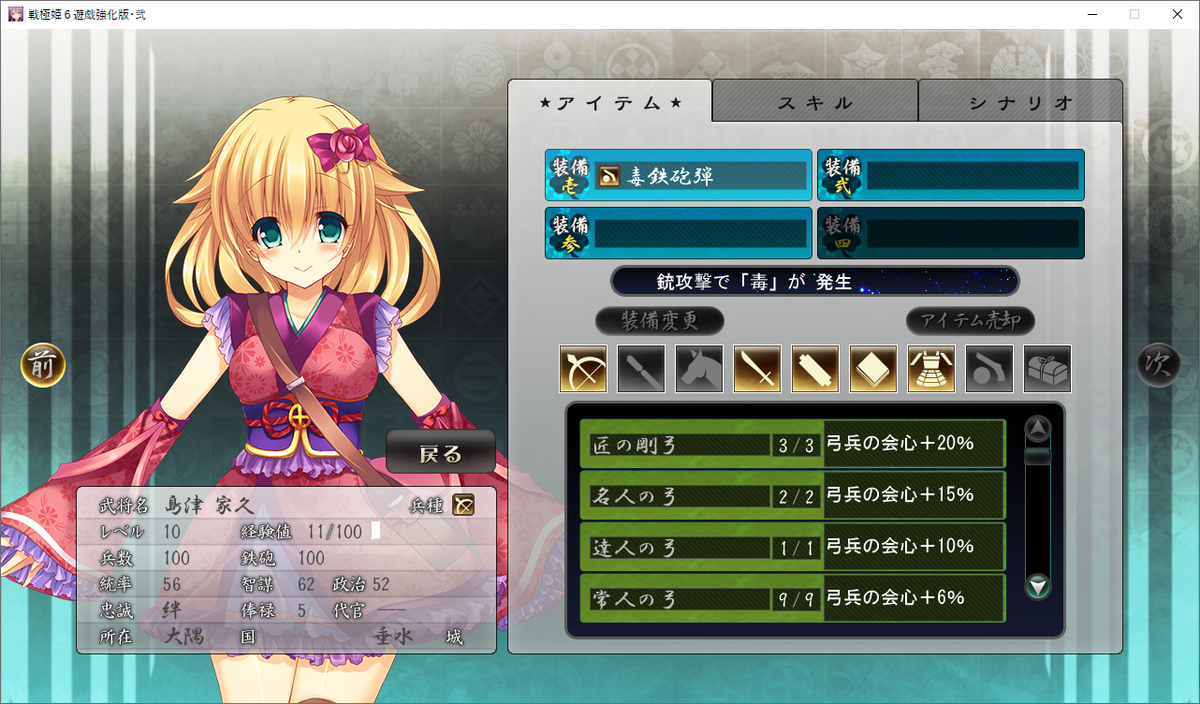Select the アイテム tab
1200x704 pixels.
(610, 102)
